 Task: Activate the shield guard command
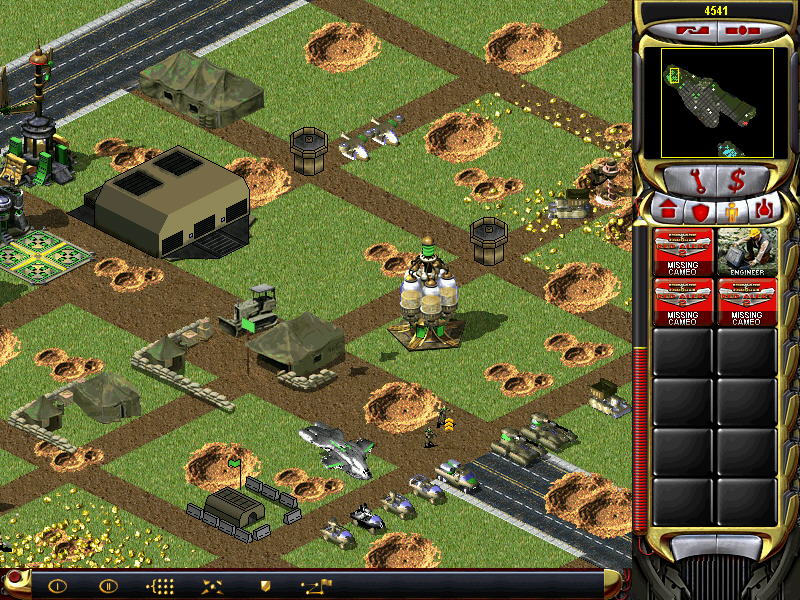pos(265,586)
